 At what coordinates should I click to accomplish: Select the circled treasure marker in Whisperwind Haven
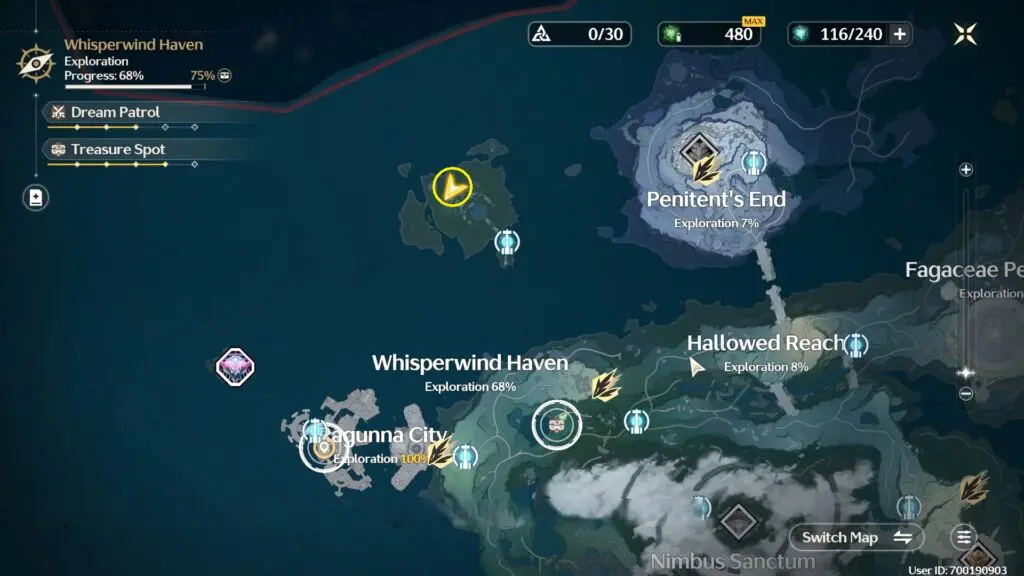(x=556, y=425)
